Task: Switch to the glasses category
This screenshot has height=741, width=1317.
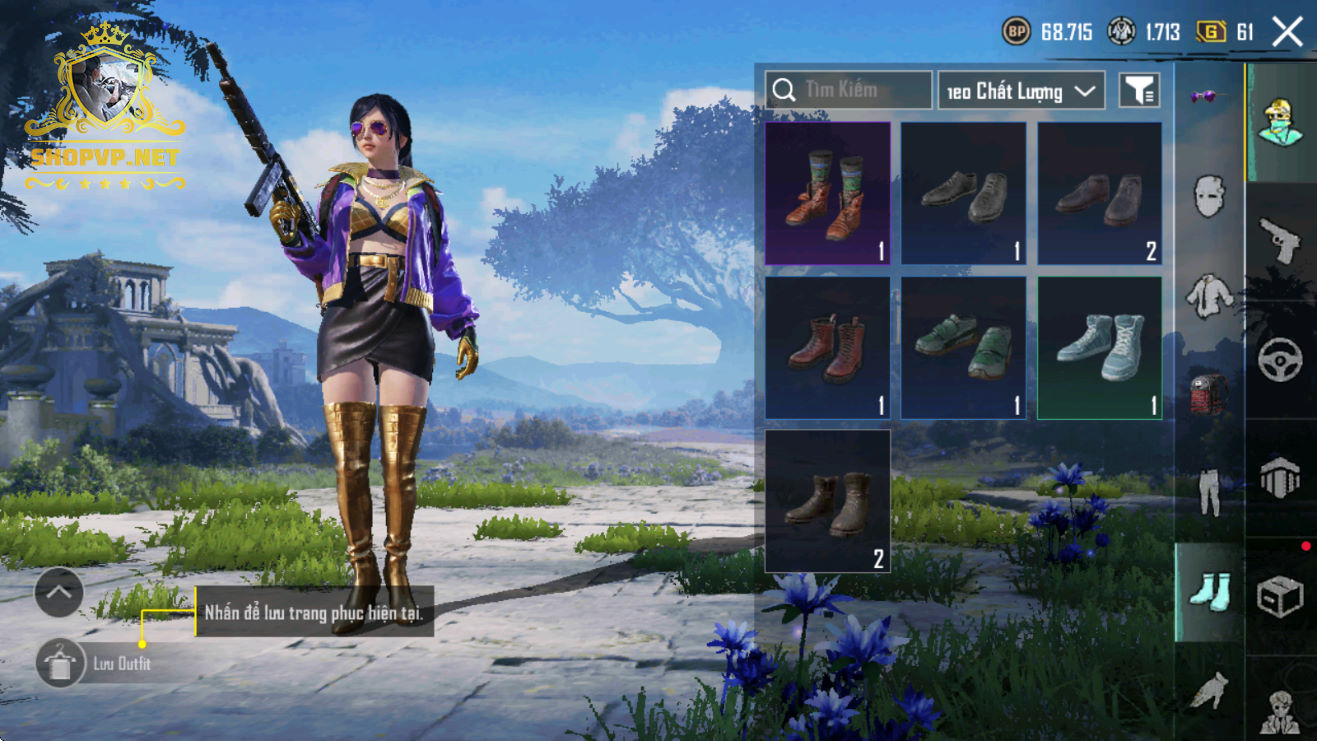Action: (x=1210, y=97)
